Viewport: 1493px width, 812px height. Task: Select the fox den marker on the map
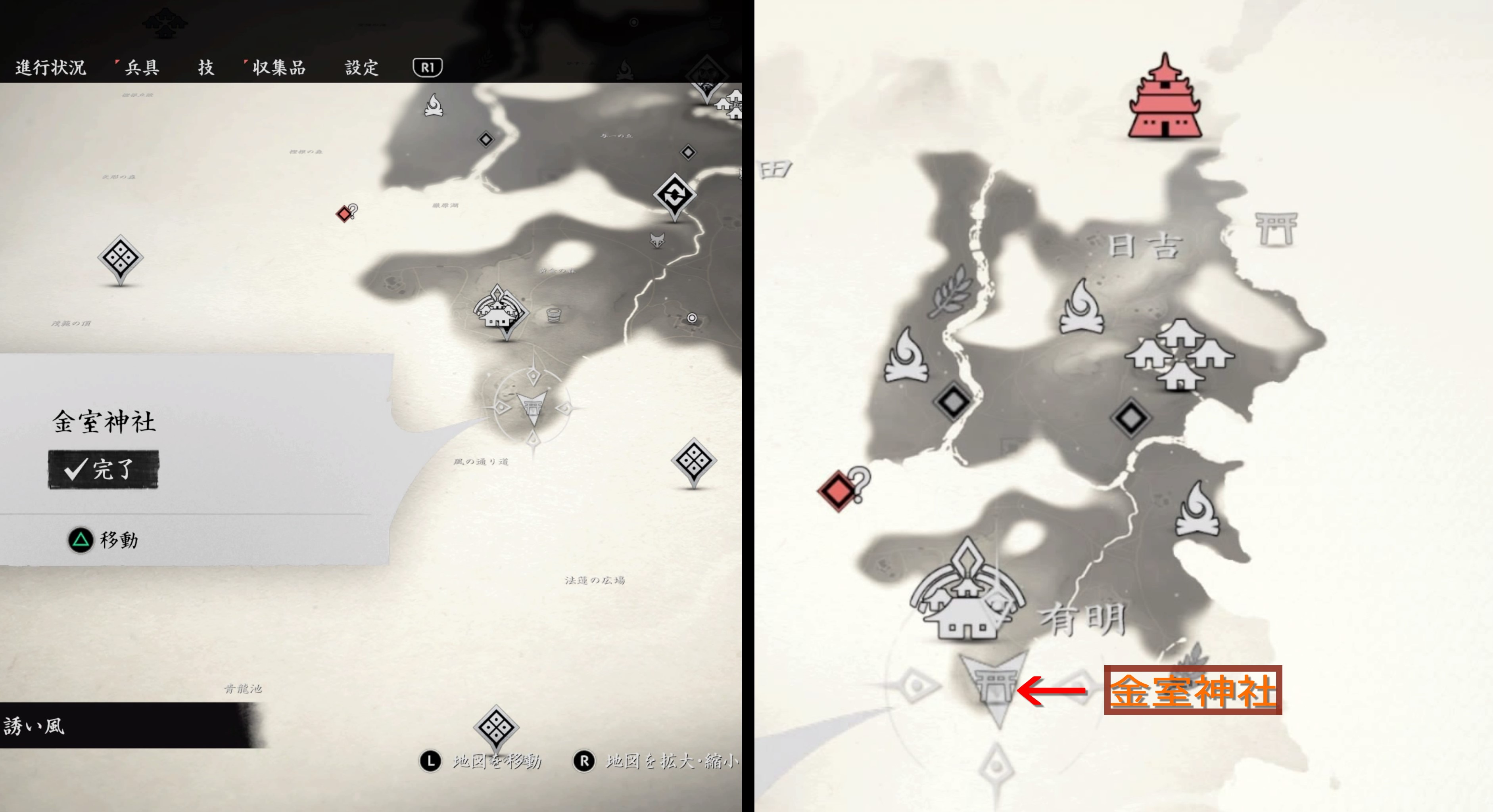pos(657,240)
